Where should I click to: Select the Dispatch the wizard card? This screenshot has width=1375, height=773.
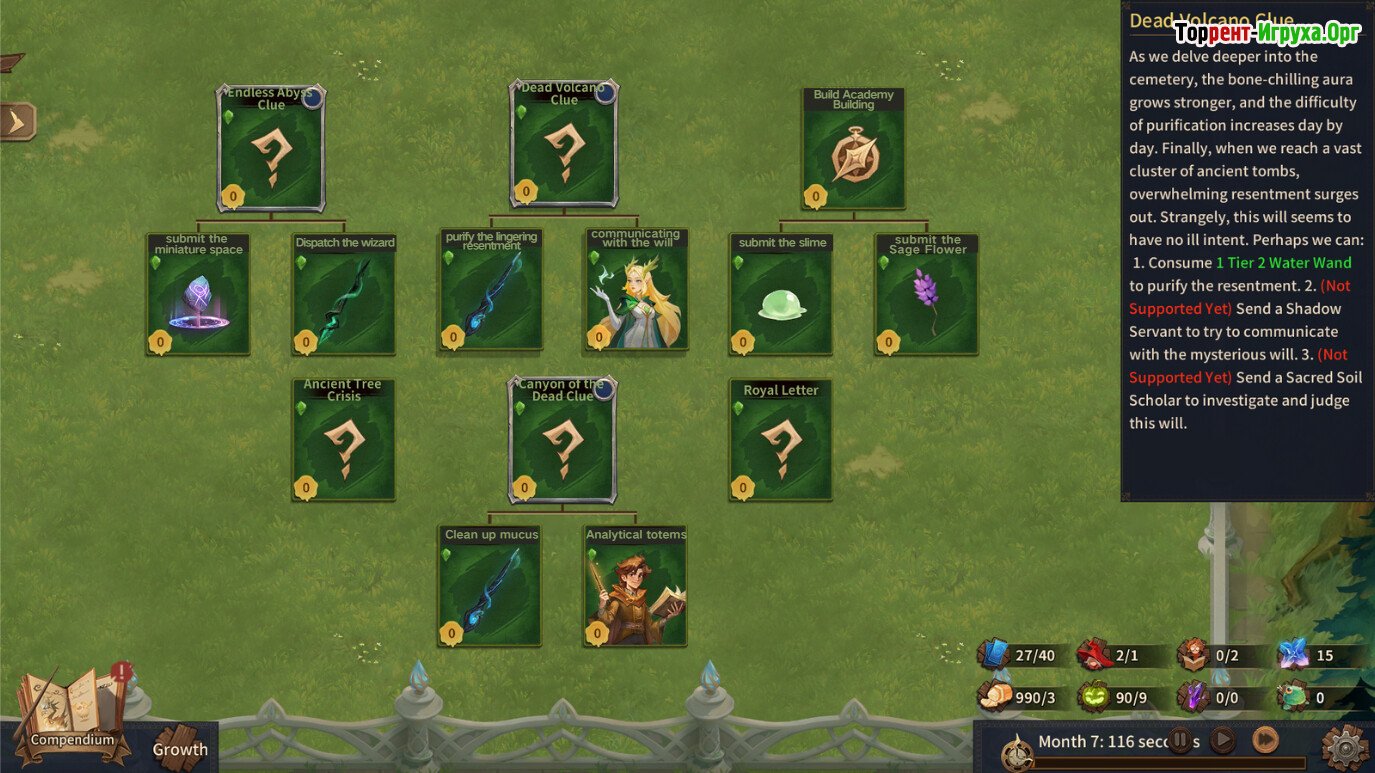pos(344,294)
